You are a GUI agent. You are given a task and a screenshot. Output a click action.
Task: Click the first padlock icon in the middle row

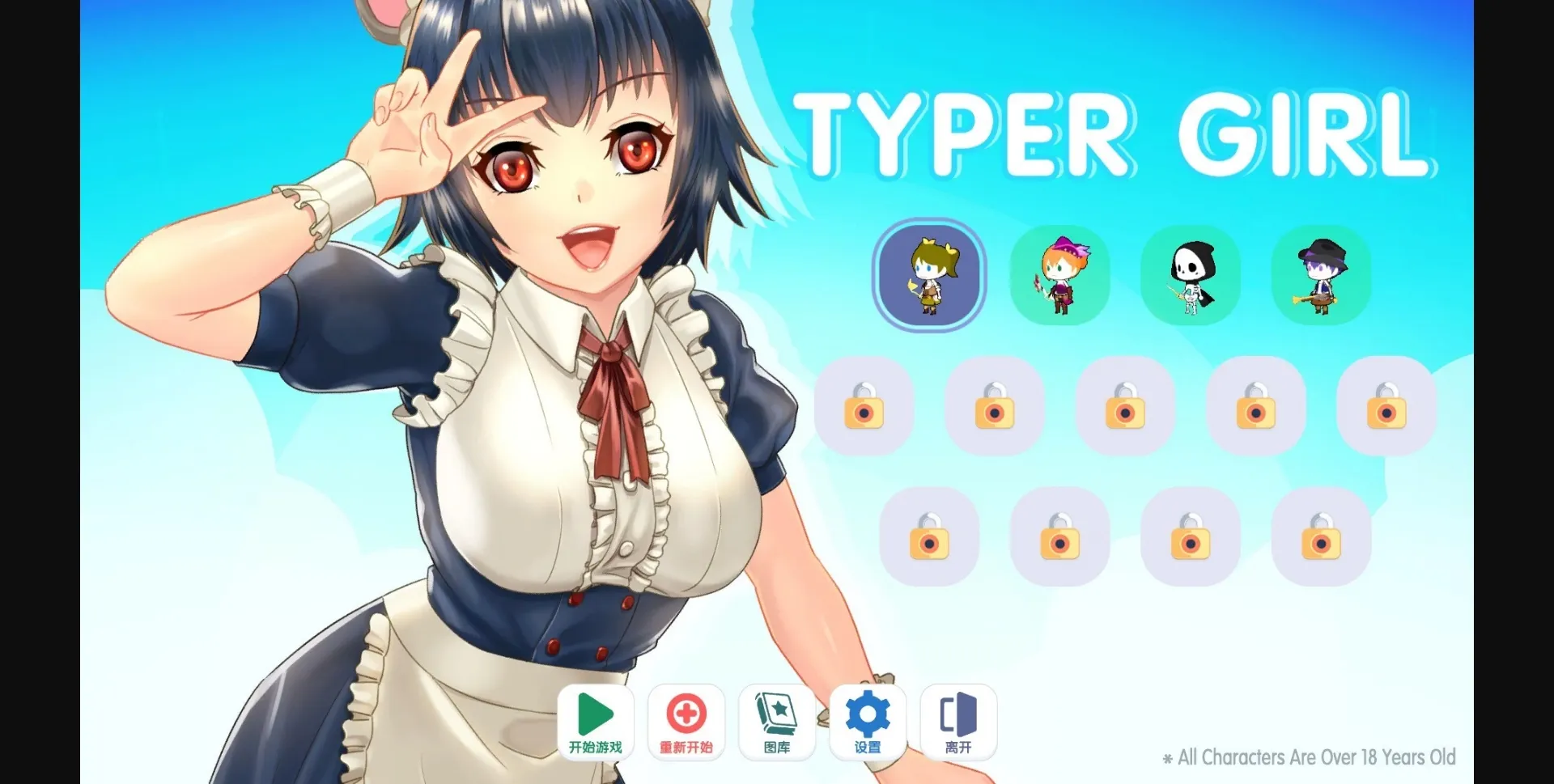point(863,409)
